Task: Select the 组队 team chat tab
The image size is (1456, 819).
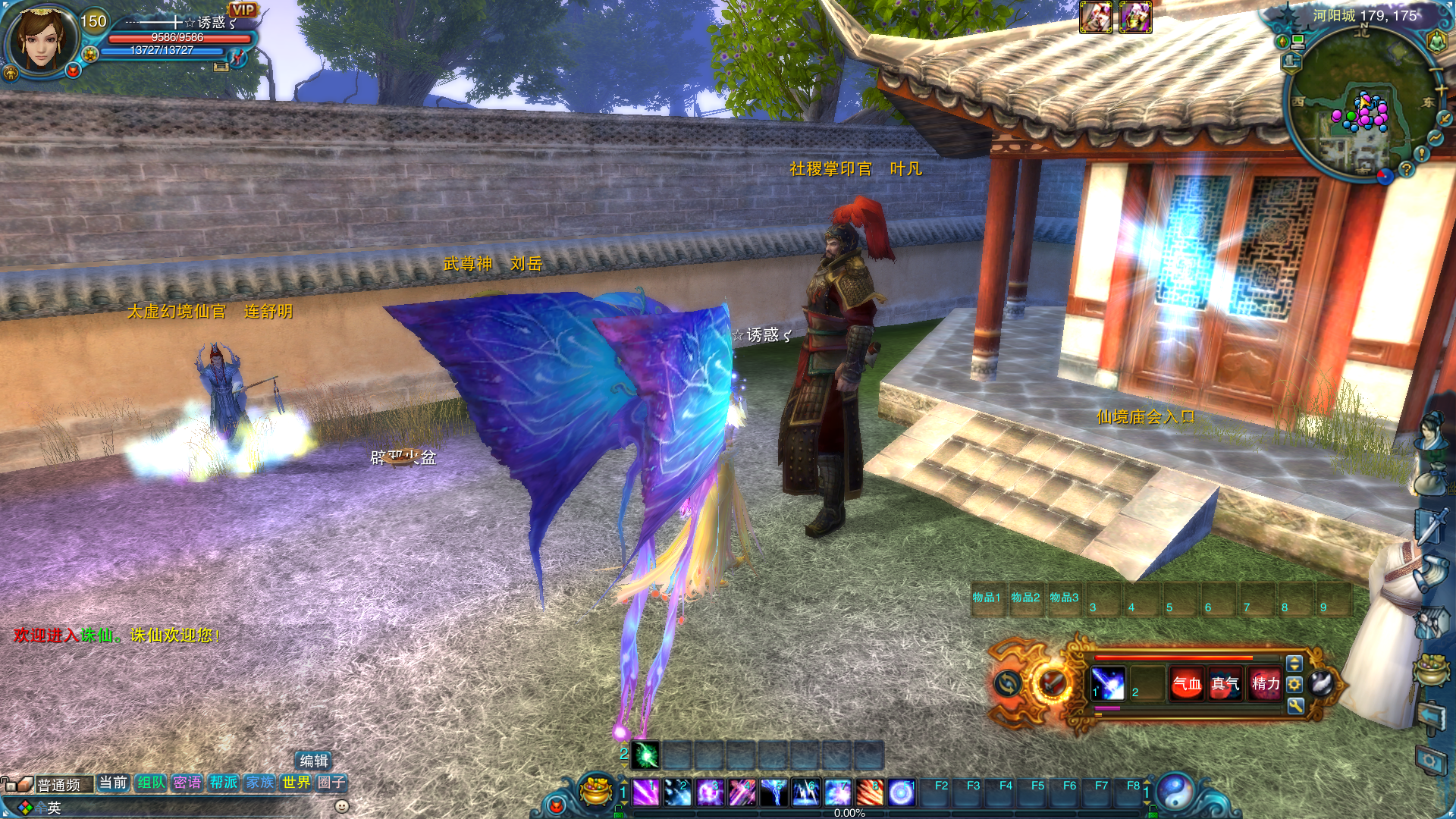Action: [151, 783]
